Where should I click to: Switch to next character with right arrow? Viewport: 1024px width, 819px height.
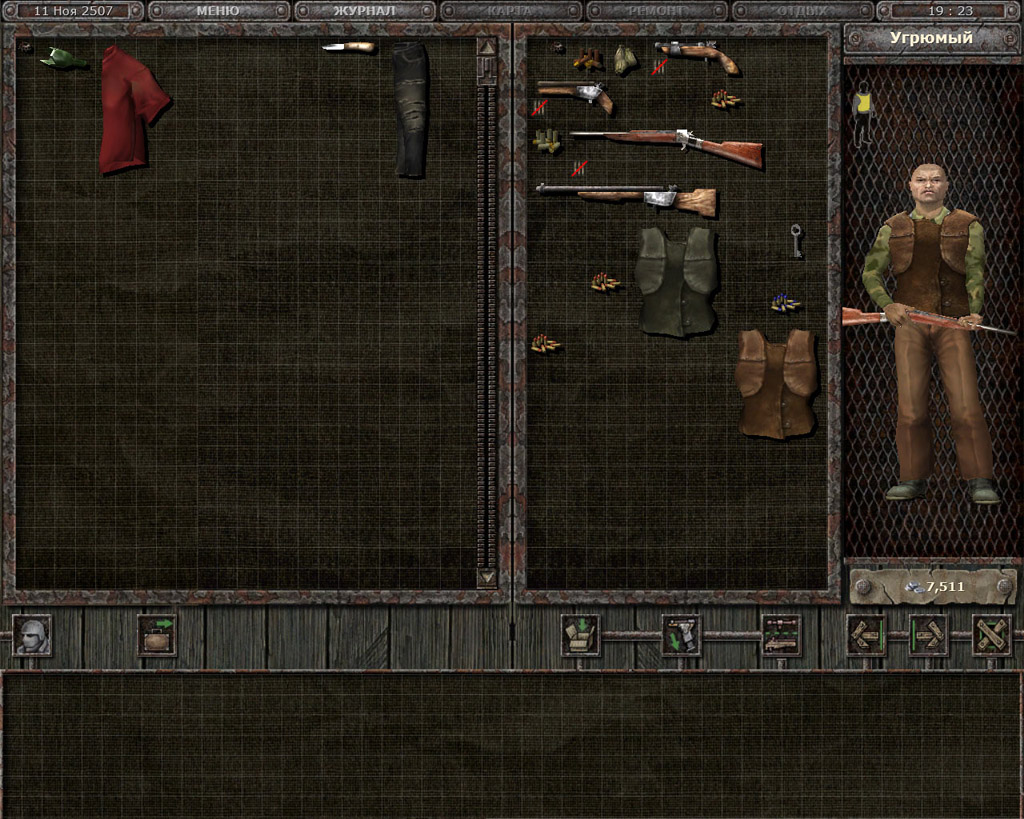click(928, 636)
